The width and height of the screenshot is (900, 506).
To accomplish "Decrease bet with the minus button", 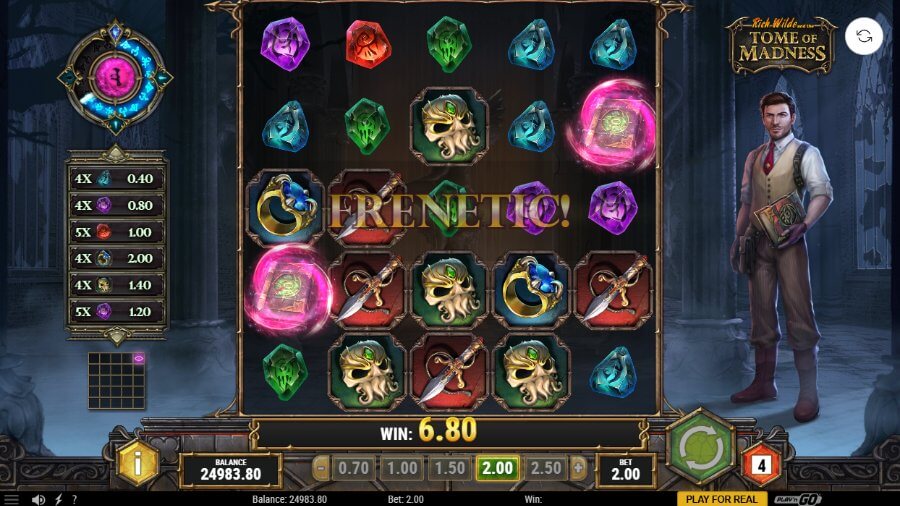I will point(320,468).
